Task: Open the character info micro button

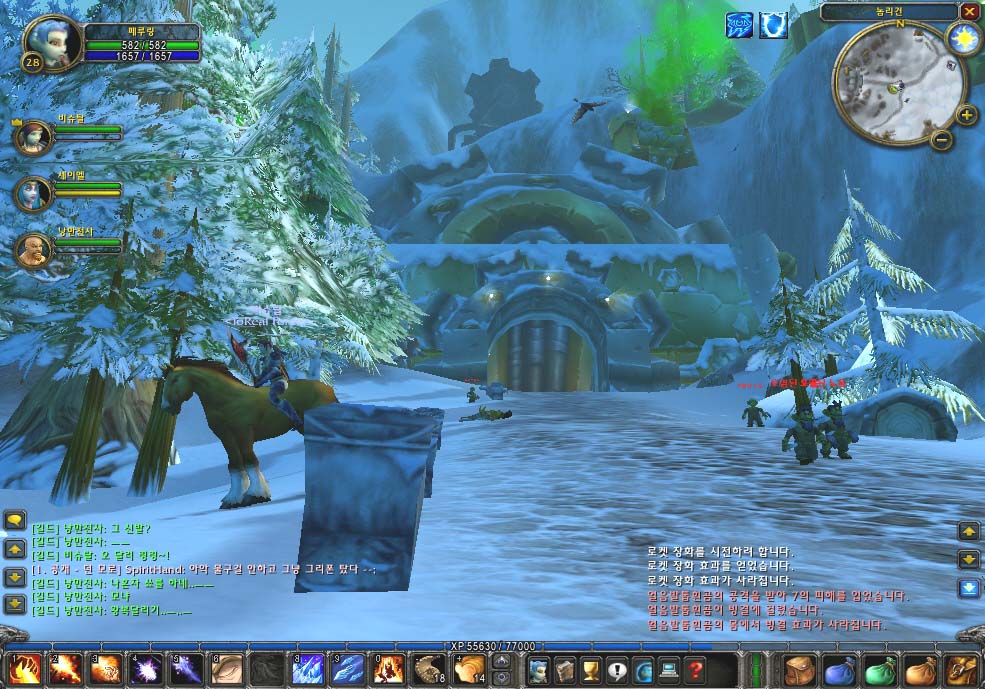Action: pos(539,669)
